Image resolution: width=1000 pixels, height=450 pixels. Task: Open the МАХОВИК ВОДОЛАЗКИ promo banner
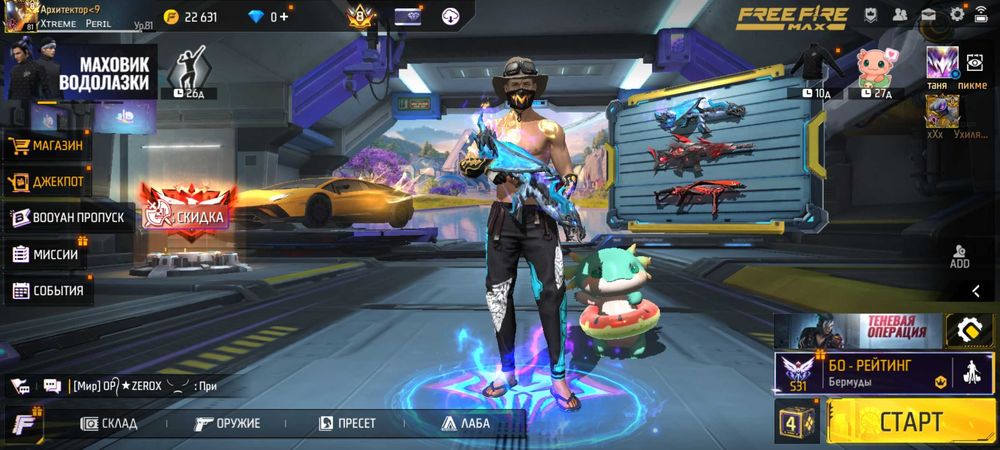[x=80, y=73]
